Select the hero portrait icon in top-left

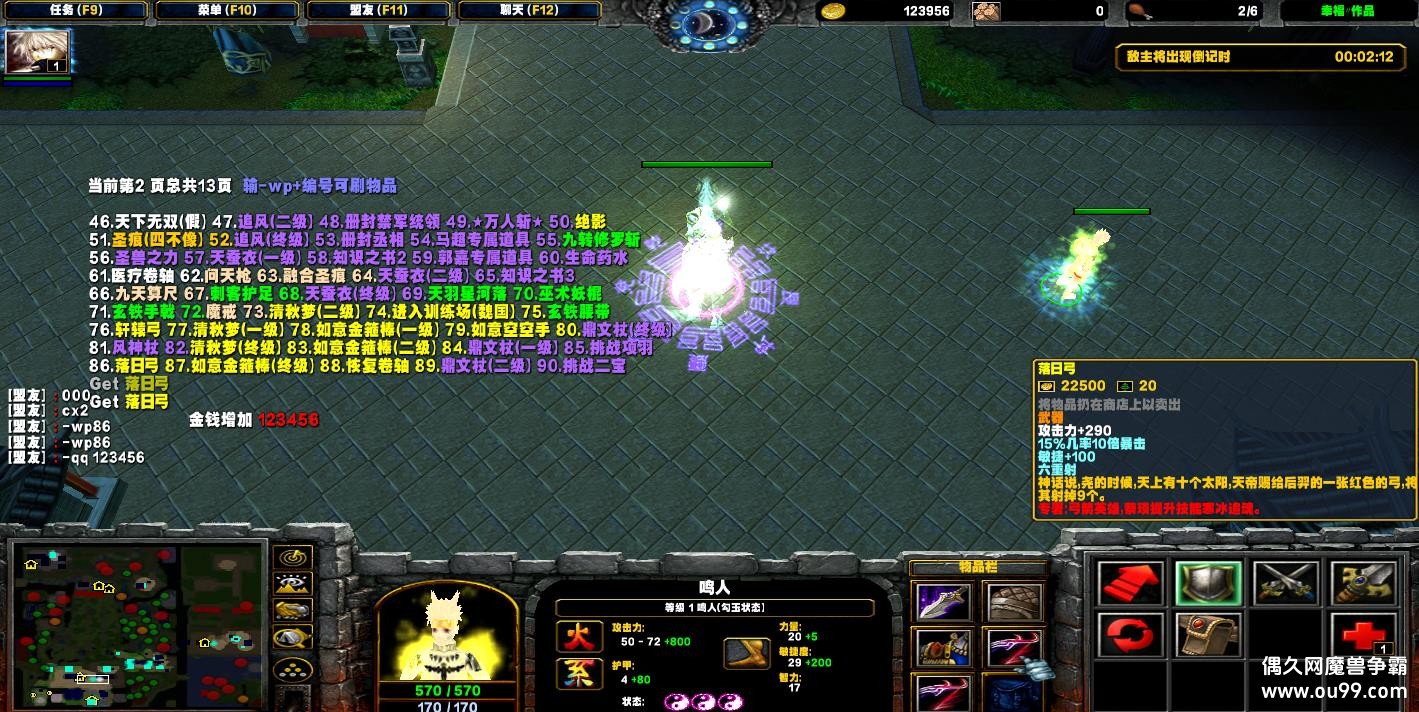coord(37,52)
